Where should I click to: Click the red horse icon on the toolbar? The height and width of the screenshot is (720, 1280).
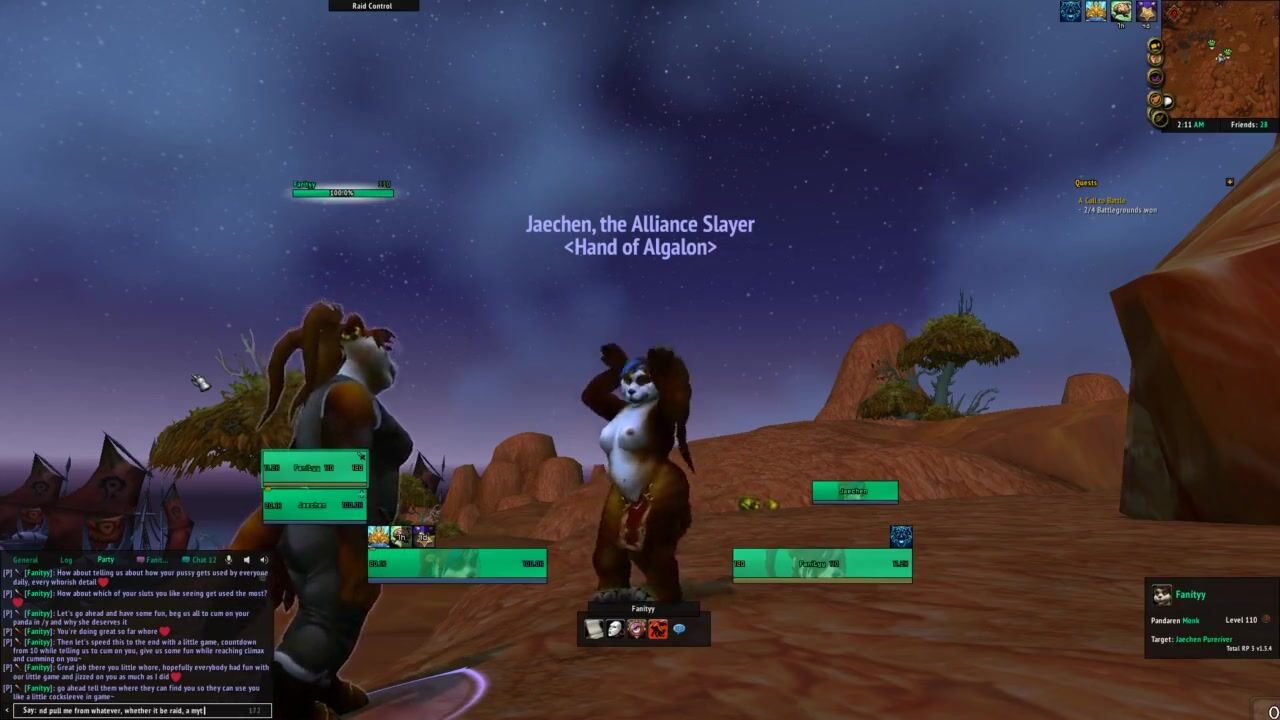coord(658,629)
